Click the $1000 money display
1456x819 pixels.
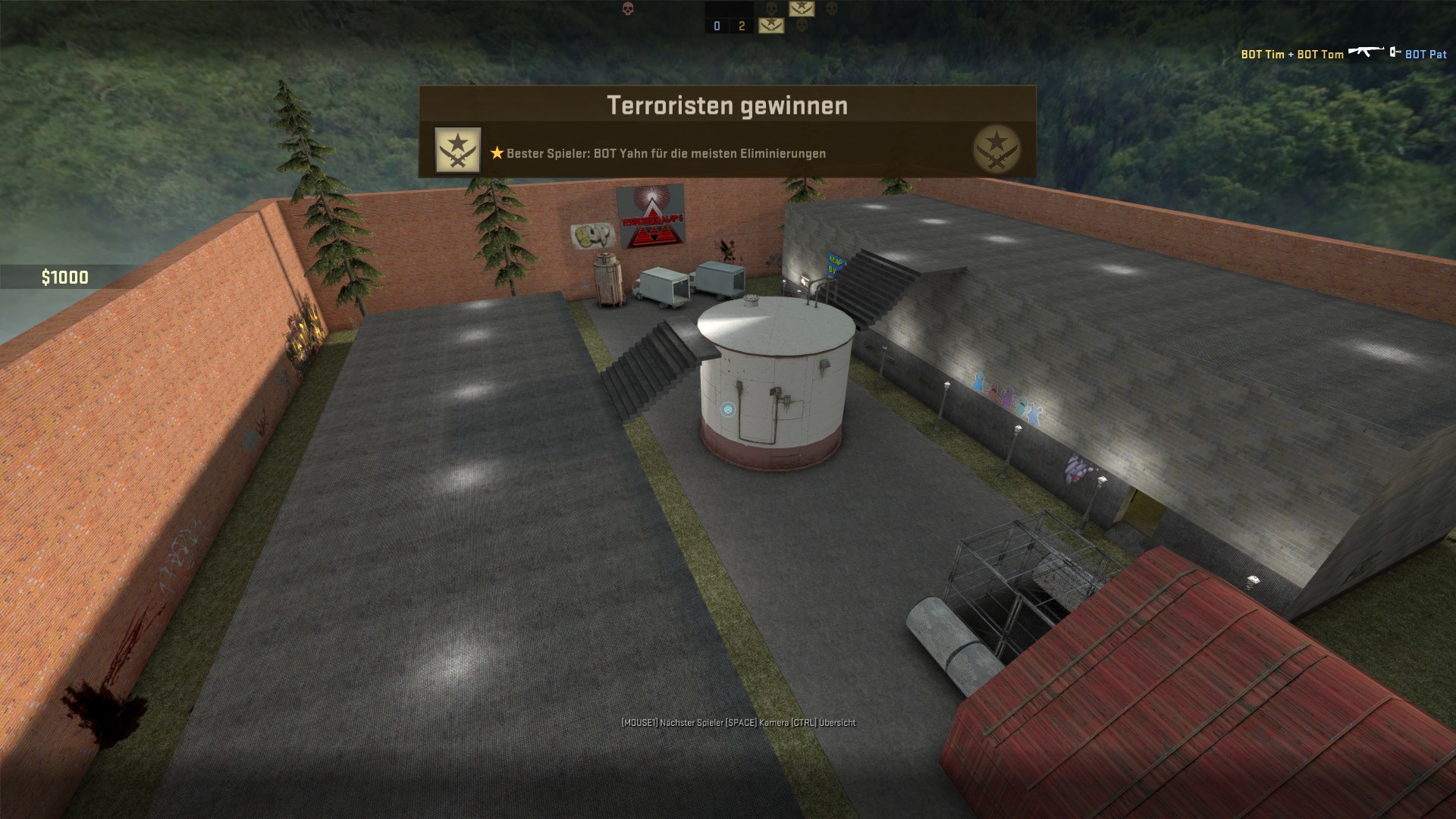tap(64, 277)
